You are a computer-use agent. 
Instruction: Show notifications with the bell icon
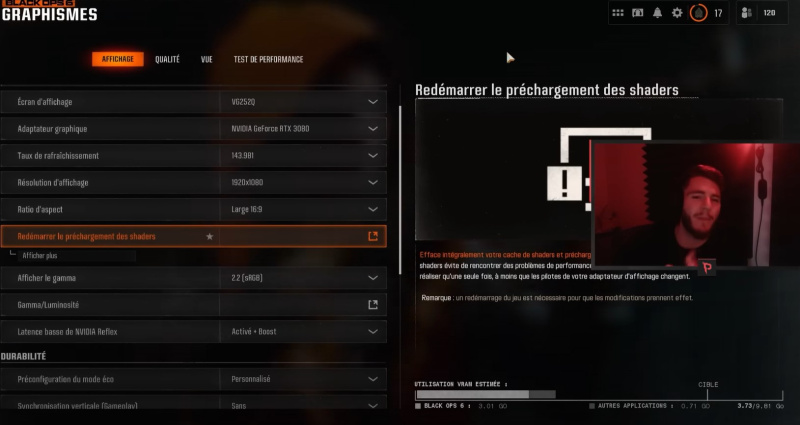pos(657,13)
